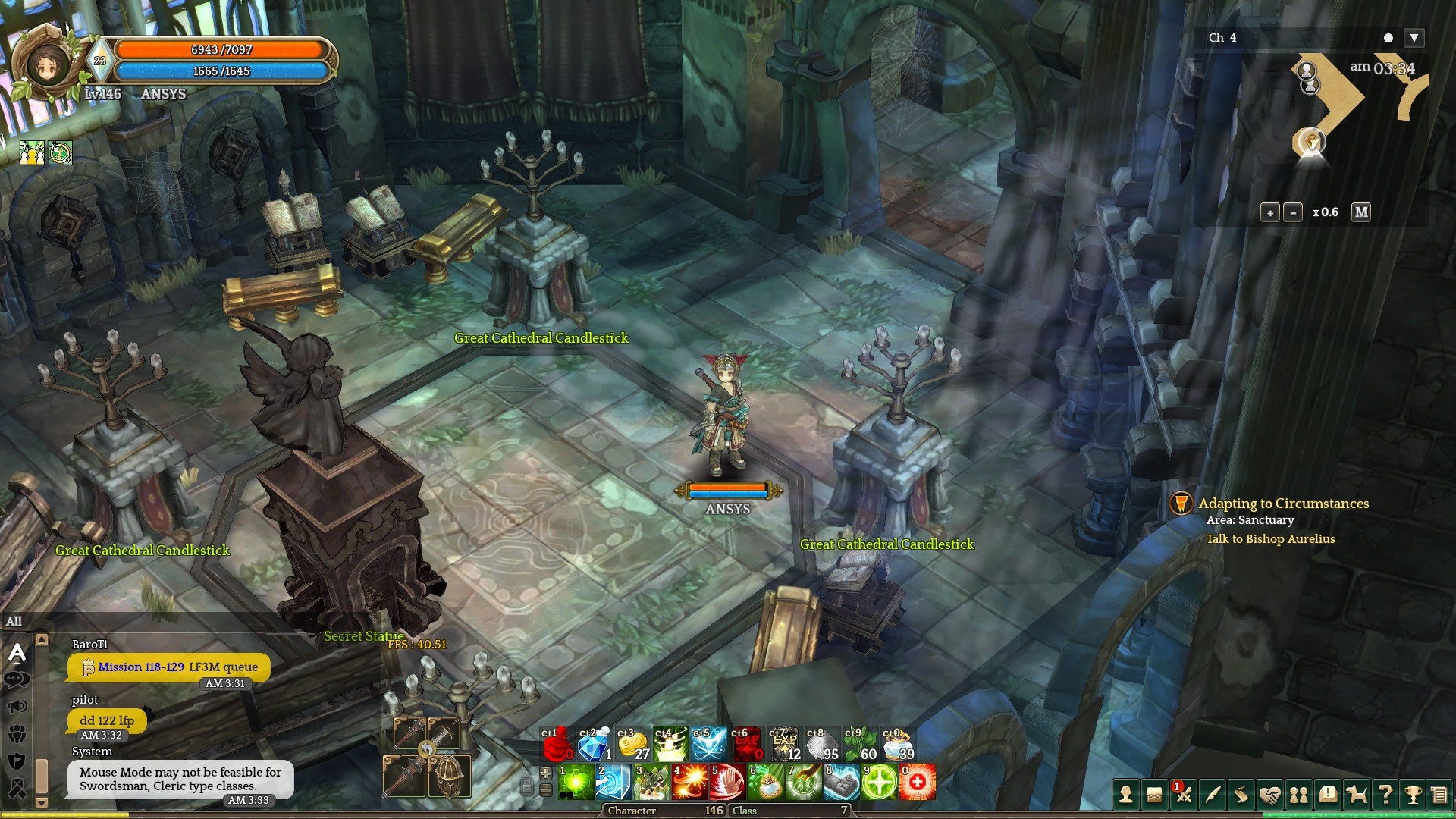Activate the red hand skill in slot 5
Screen dimensions: 1456x819
pyautogui.click(x=727, y=782)
